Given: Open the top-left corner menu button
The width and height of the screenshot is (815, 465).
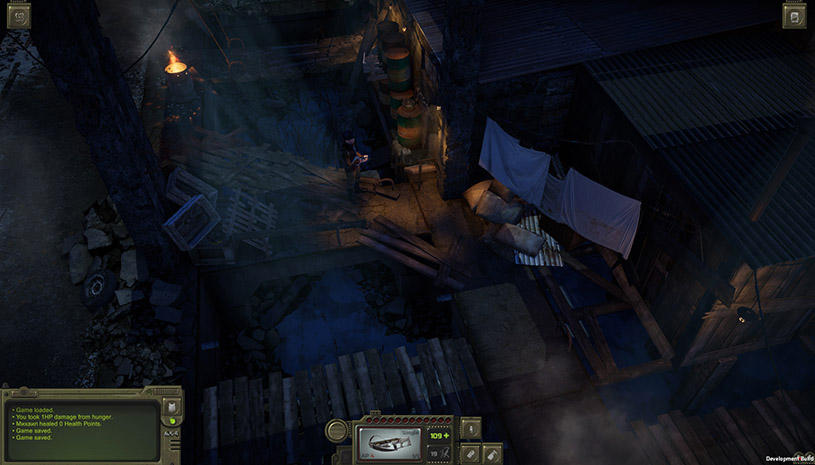Looking at the screenshot, I should coord(19,15).
